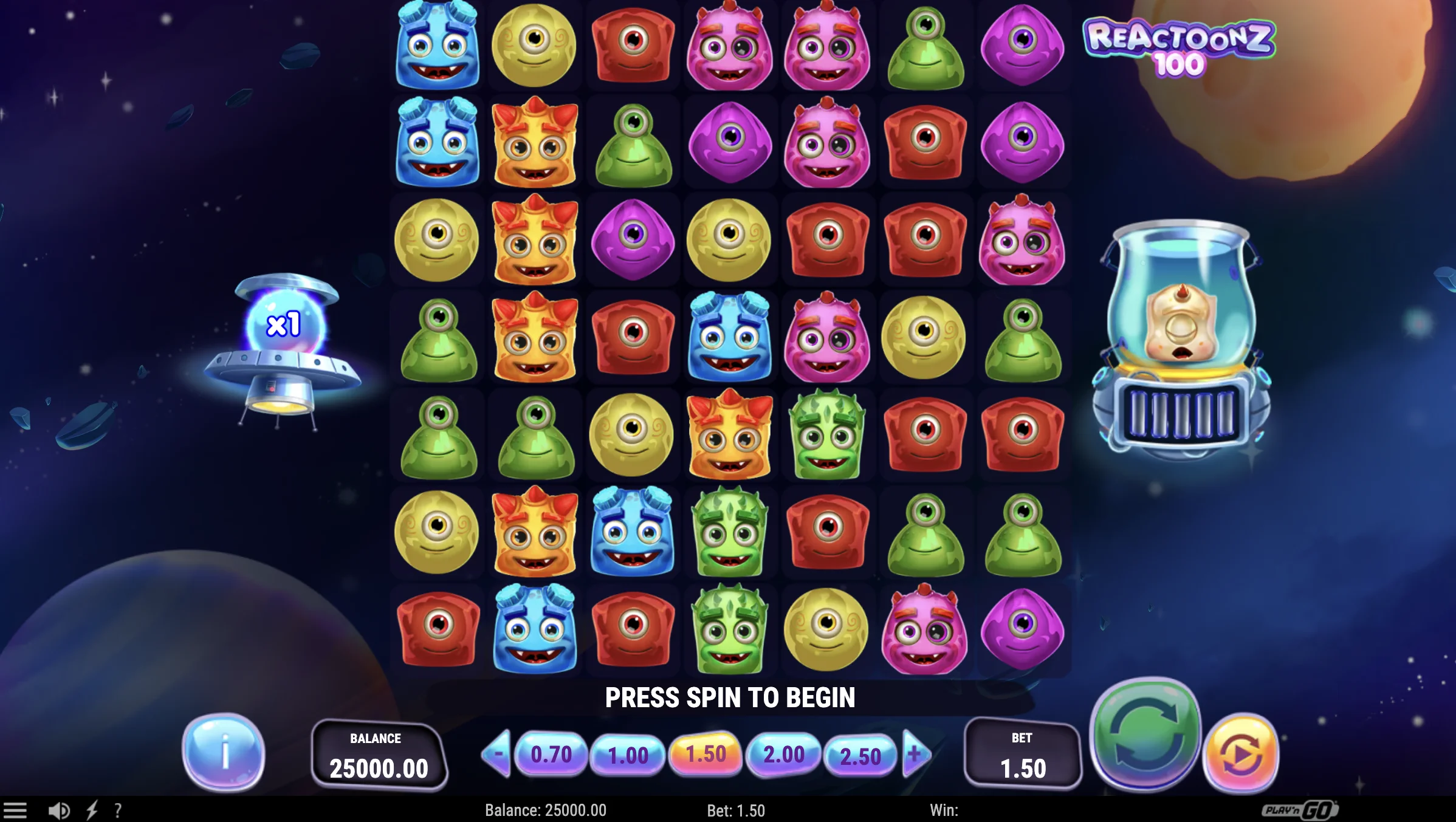Image resolution: width=1456 pixels, height=822 pixels.
Task: Enable turbo mode via lightning icon
Action: point(92,810)
